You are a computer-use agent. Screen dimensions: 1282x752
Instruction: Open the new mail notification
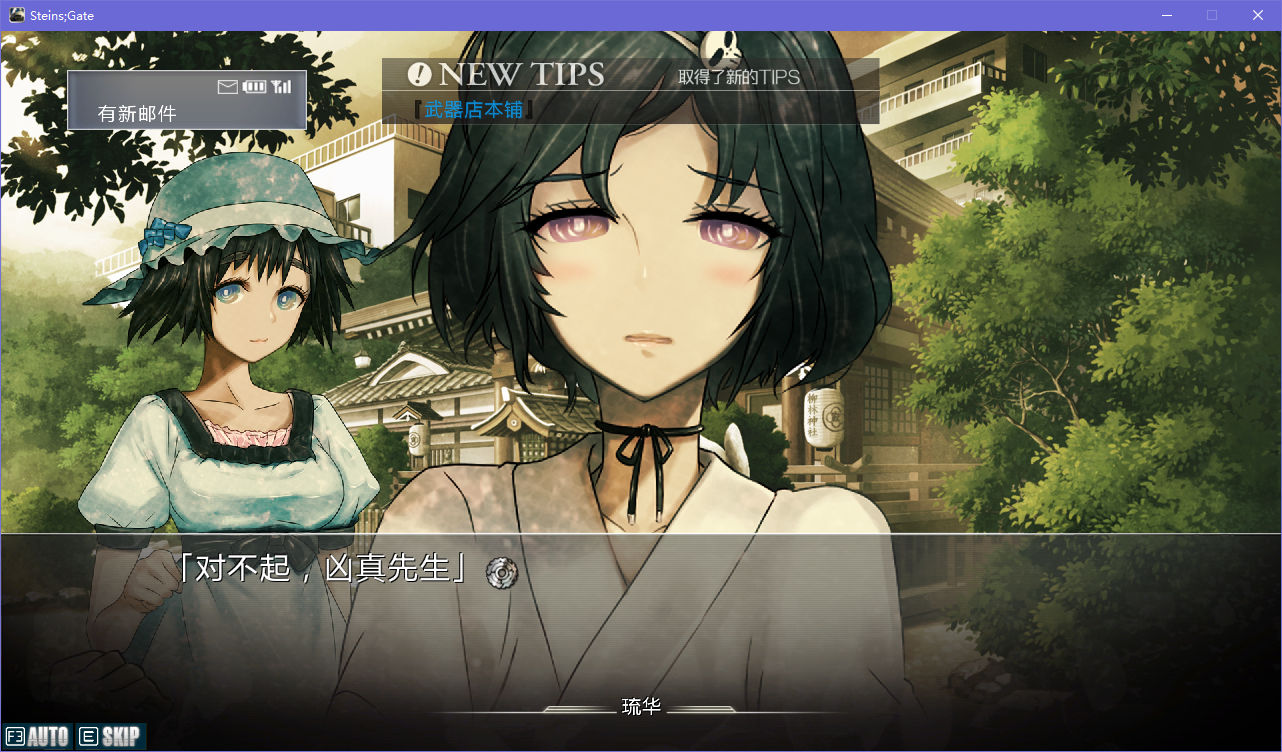coord(186,100)
